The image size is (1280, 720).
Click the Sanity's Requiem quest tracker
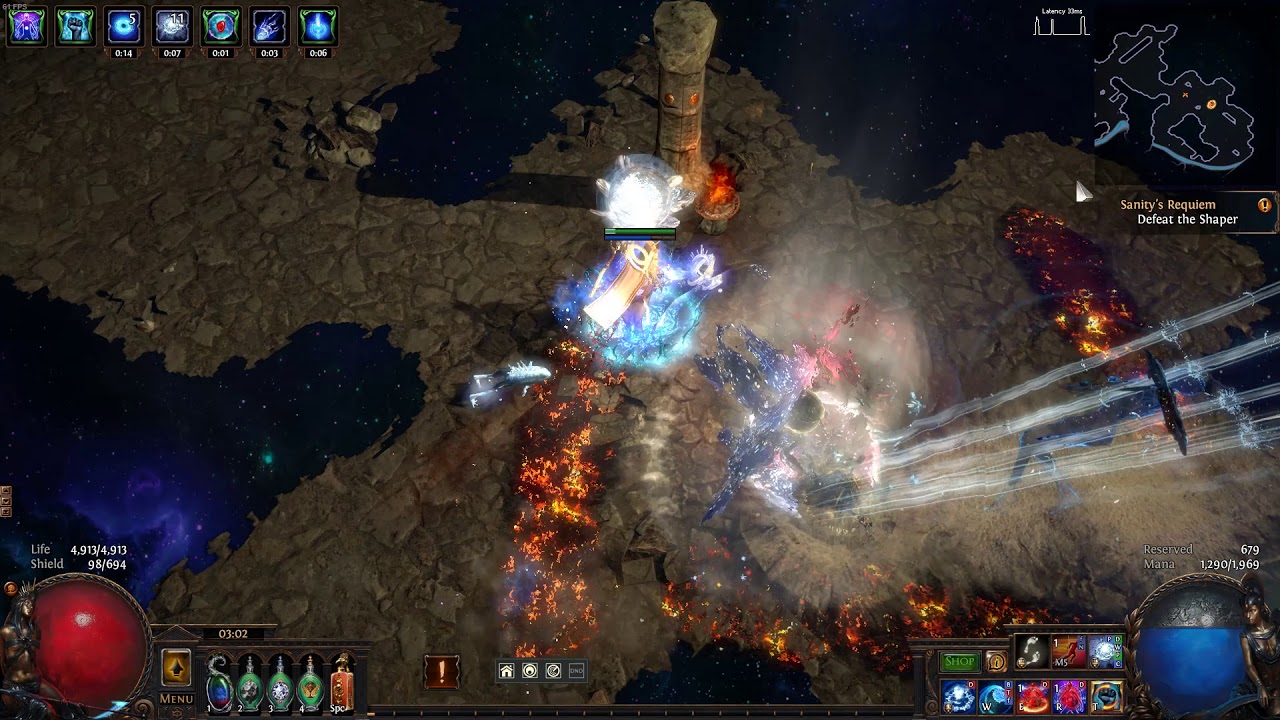coord(1178,212)
